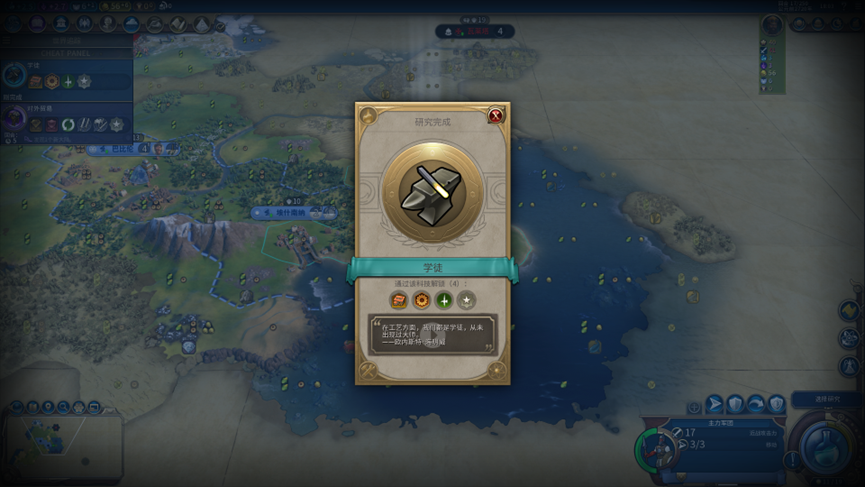
Task: Select the first unlock icon in the popup
Action: (x=398, y=300)
